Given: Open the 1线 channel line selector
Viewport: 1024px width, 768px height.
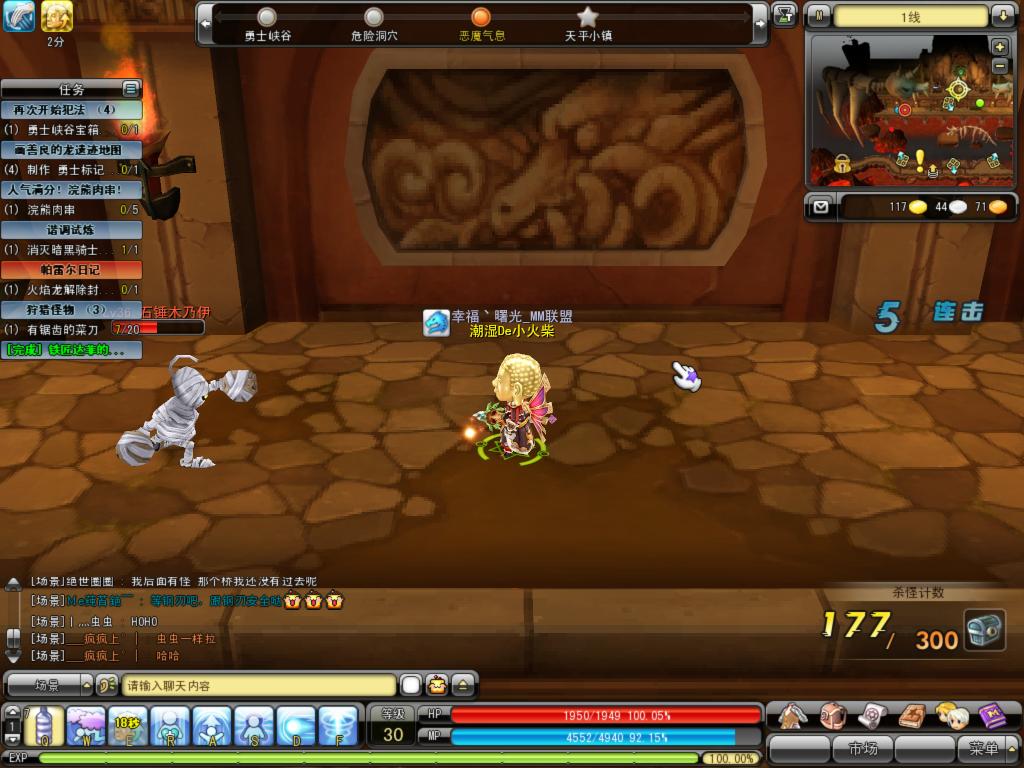Looking at the screenshot, I should click(x=910, y=17).
